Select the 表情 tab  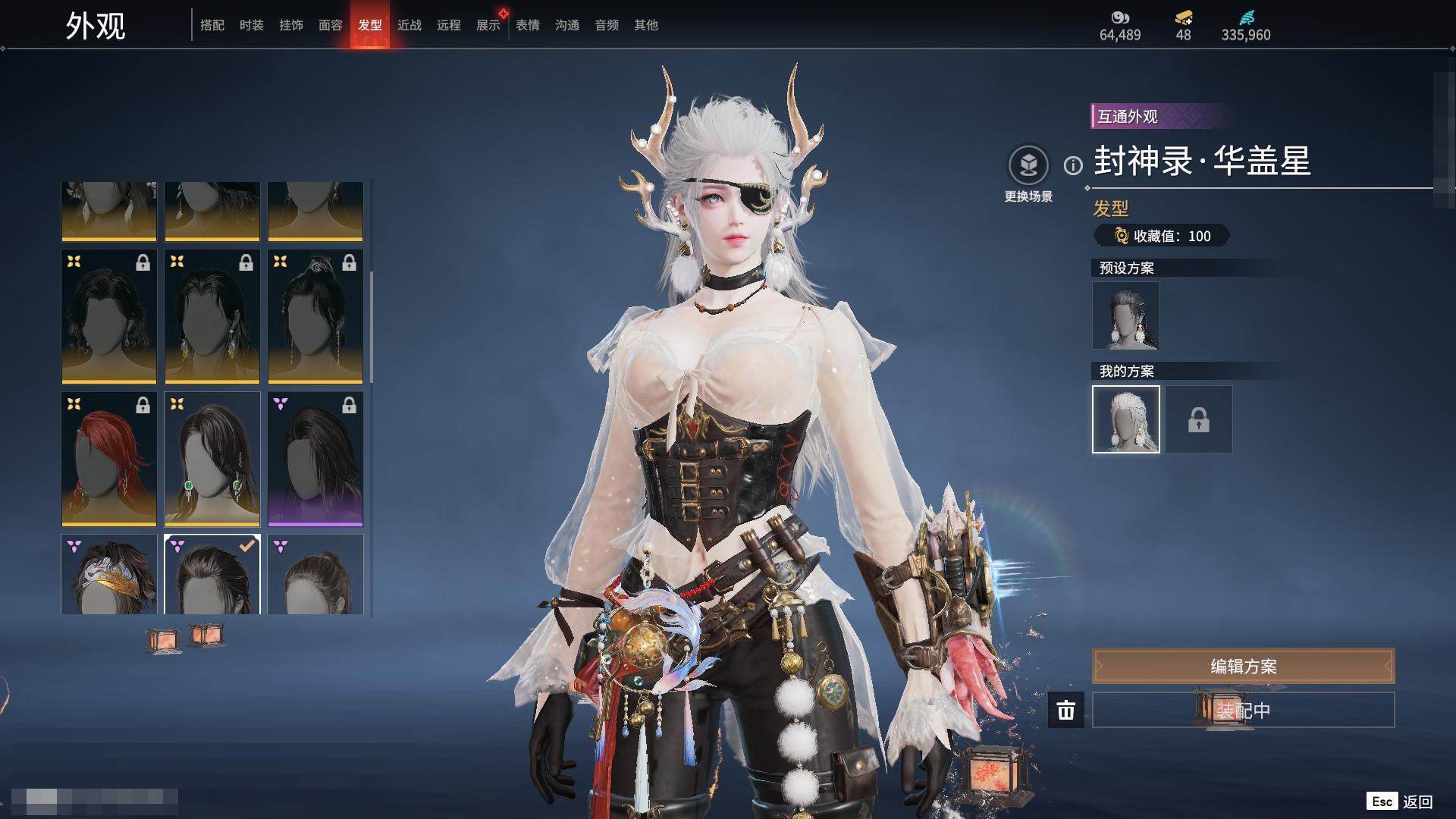pyautogui.click(x=528, y=25)
